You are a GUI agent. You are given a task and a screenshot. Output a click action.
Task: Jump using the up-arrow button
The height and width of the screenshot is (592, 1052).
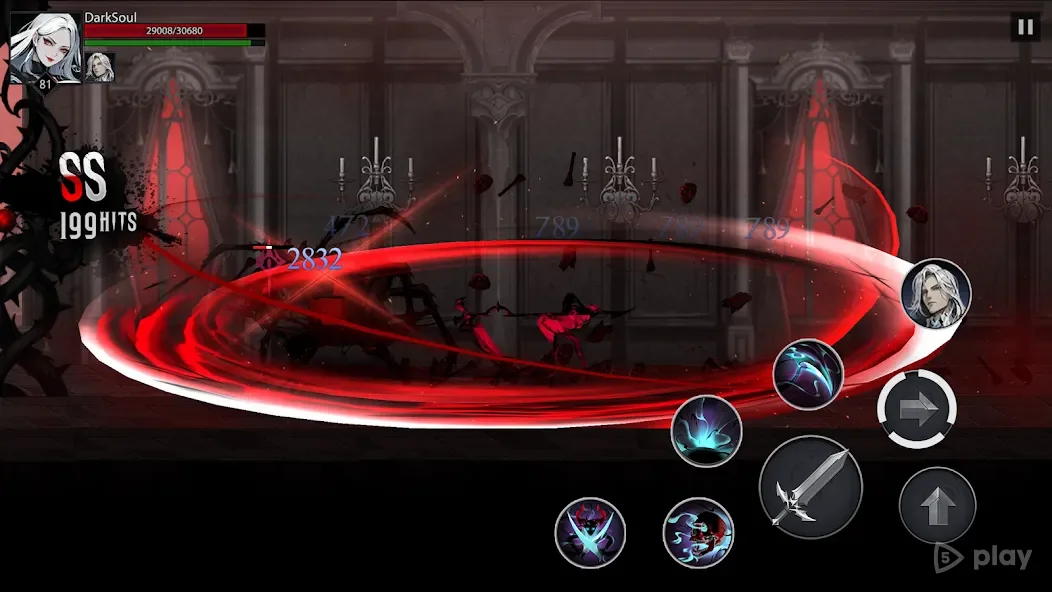(937, 506)
